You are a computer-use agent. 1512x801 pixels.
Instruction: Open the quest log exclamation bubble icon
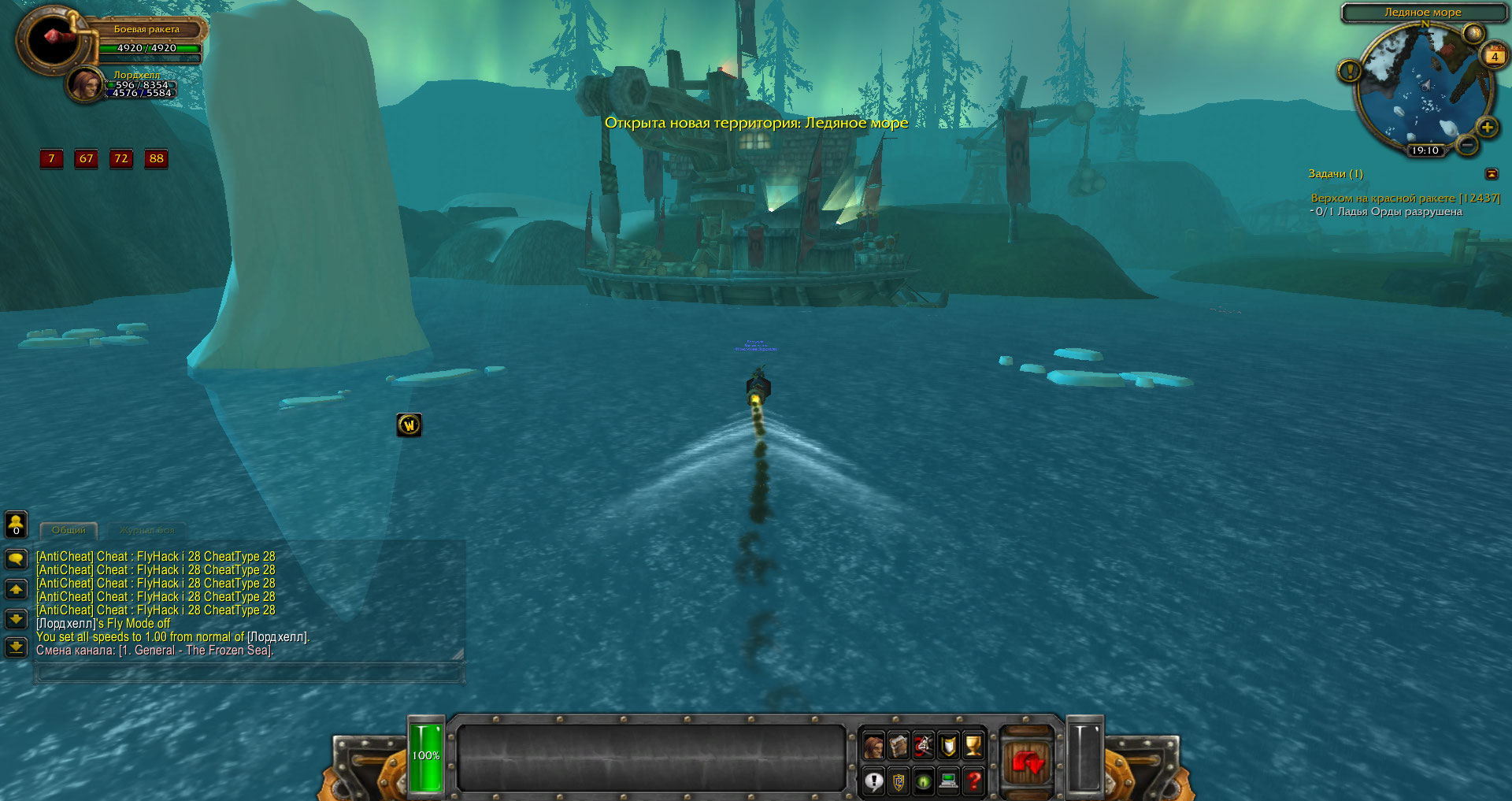point(873,781)
